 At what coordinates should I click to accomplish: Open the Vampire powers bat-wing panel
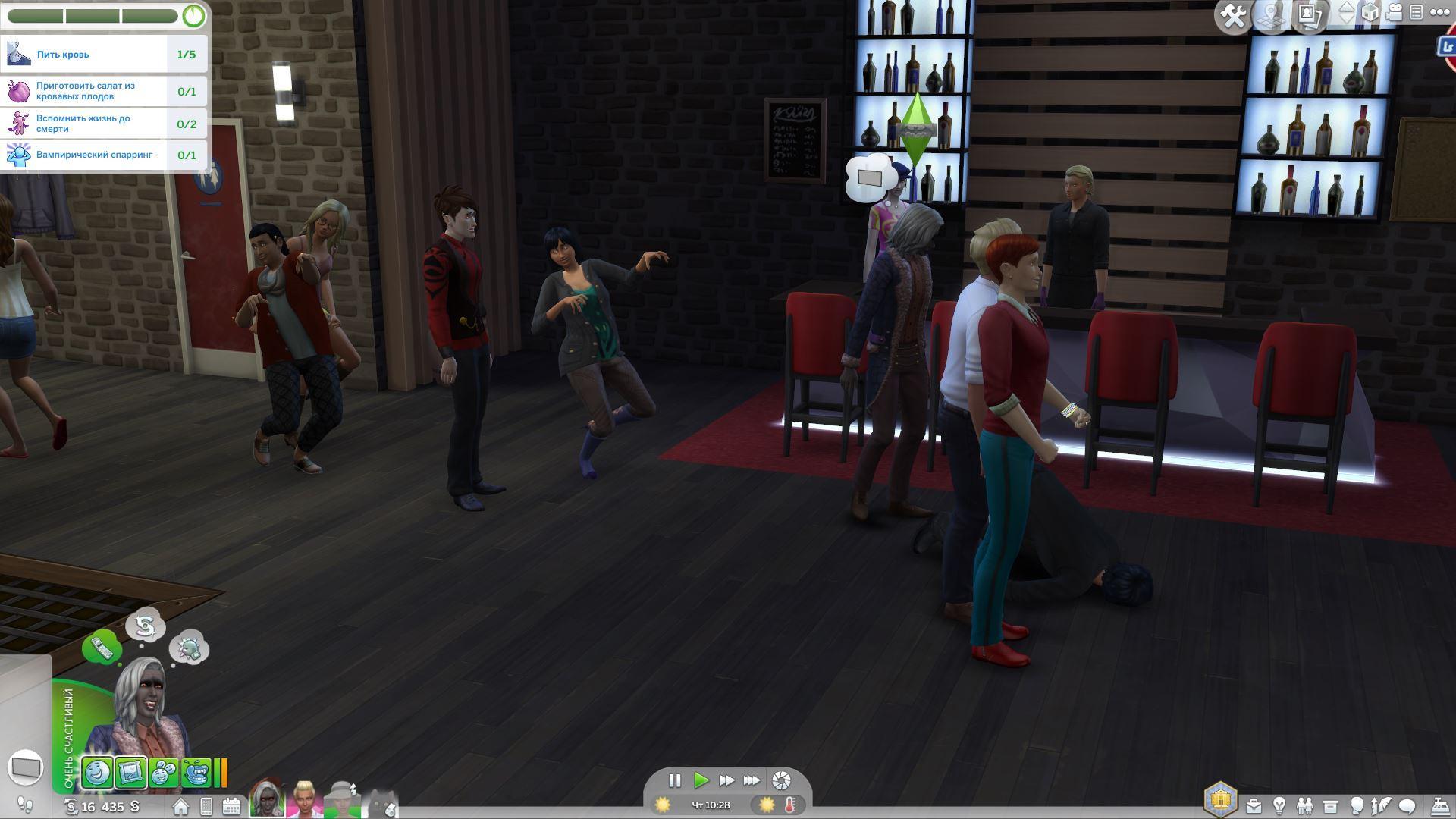point(1382,806)
